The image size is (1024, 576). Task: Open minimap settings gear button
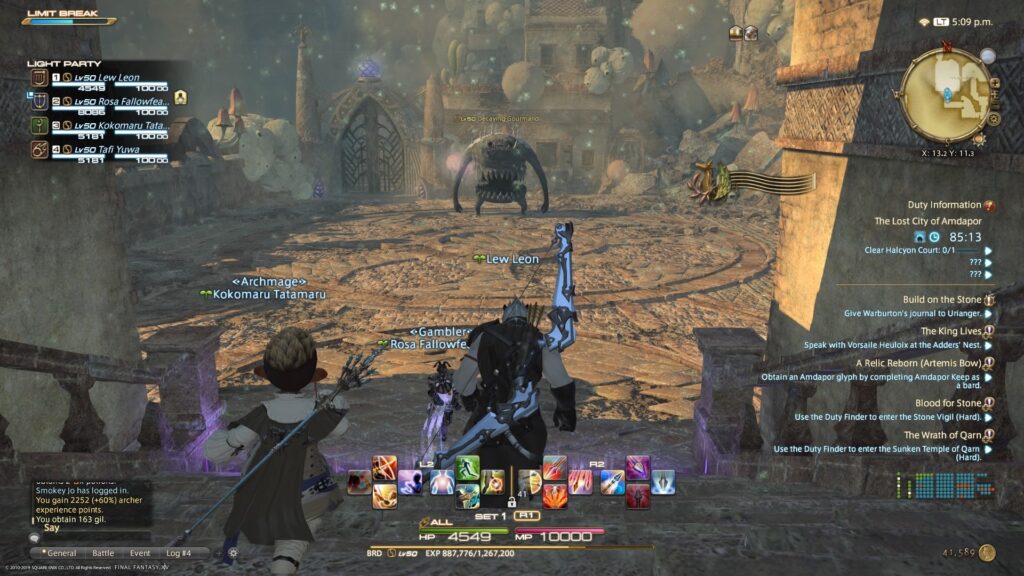(994, 117)
